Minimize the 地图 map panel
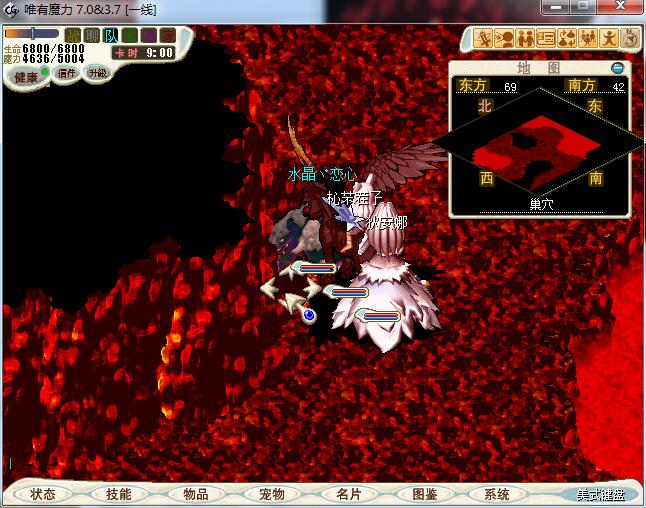646x508 pixels. [618, 68]
